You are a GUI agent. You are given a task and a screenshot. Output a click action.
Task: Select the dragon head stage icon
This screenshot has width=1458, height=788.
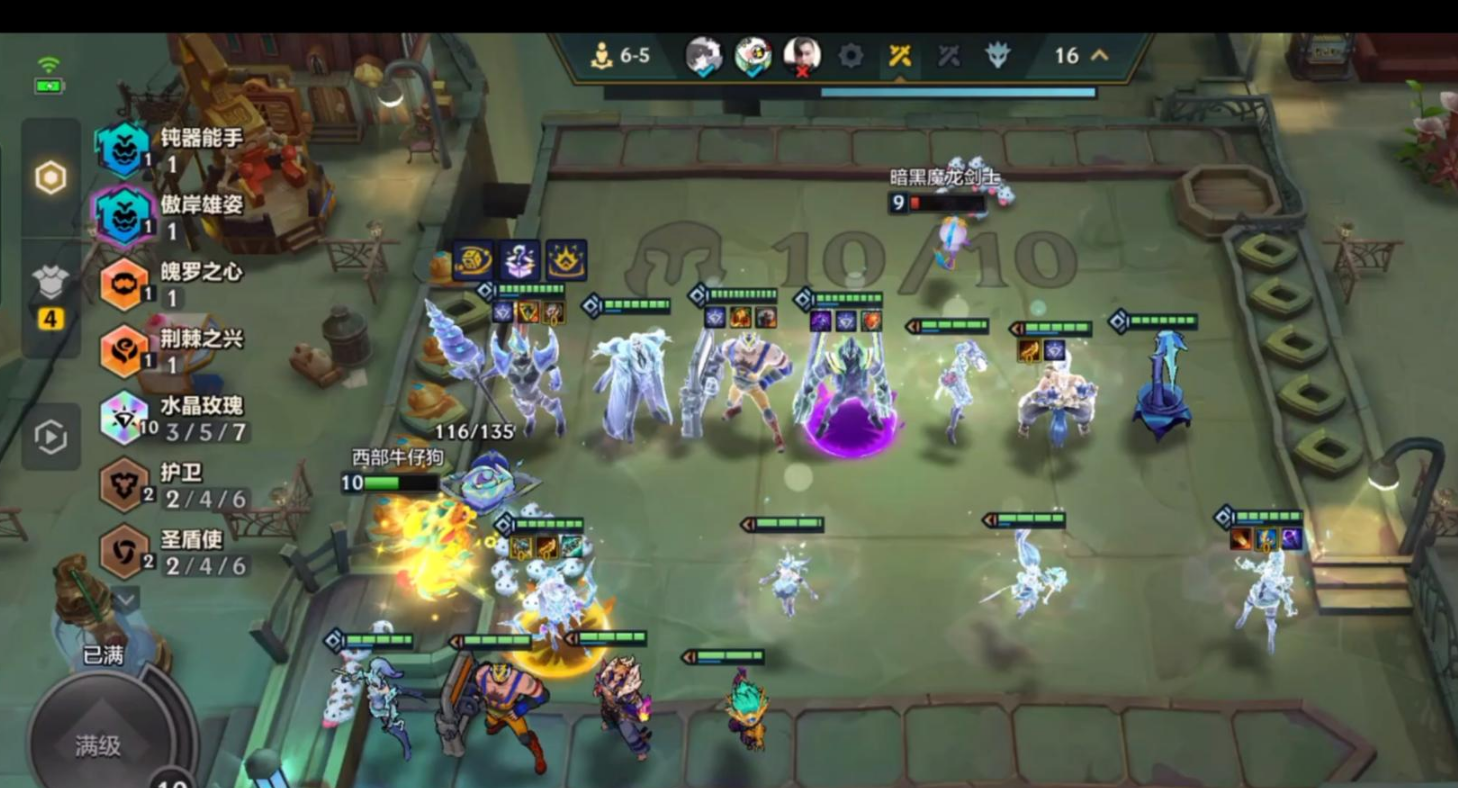coord(997,56)
